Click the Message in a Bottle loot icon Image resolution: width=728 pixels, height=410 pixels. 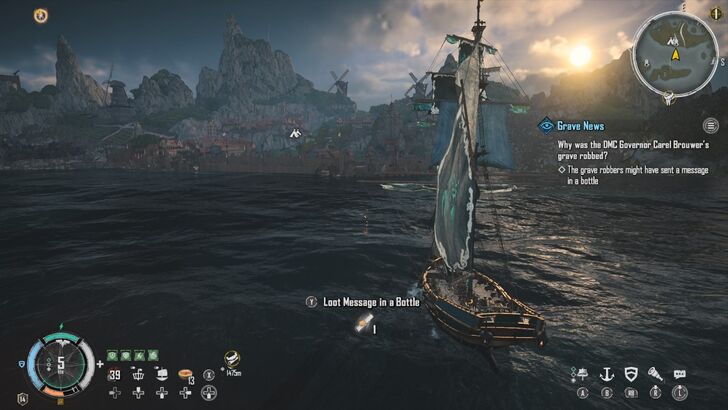[359, 324]
